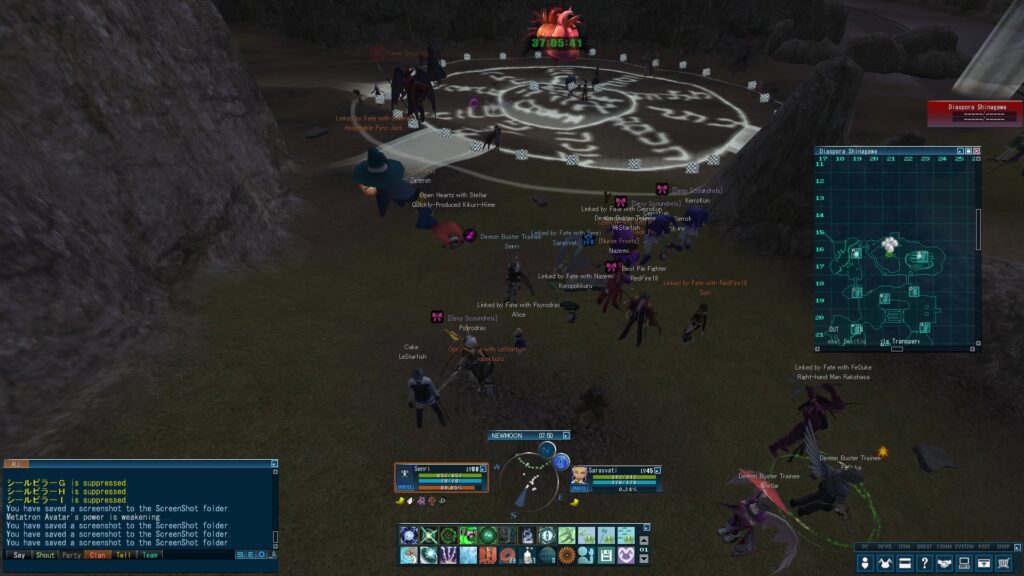Viewport: 1024px width, 576px height.
Task: Open the Tell chat channel
Action: (123, 555)
